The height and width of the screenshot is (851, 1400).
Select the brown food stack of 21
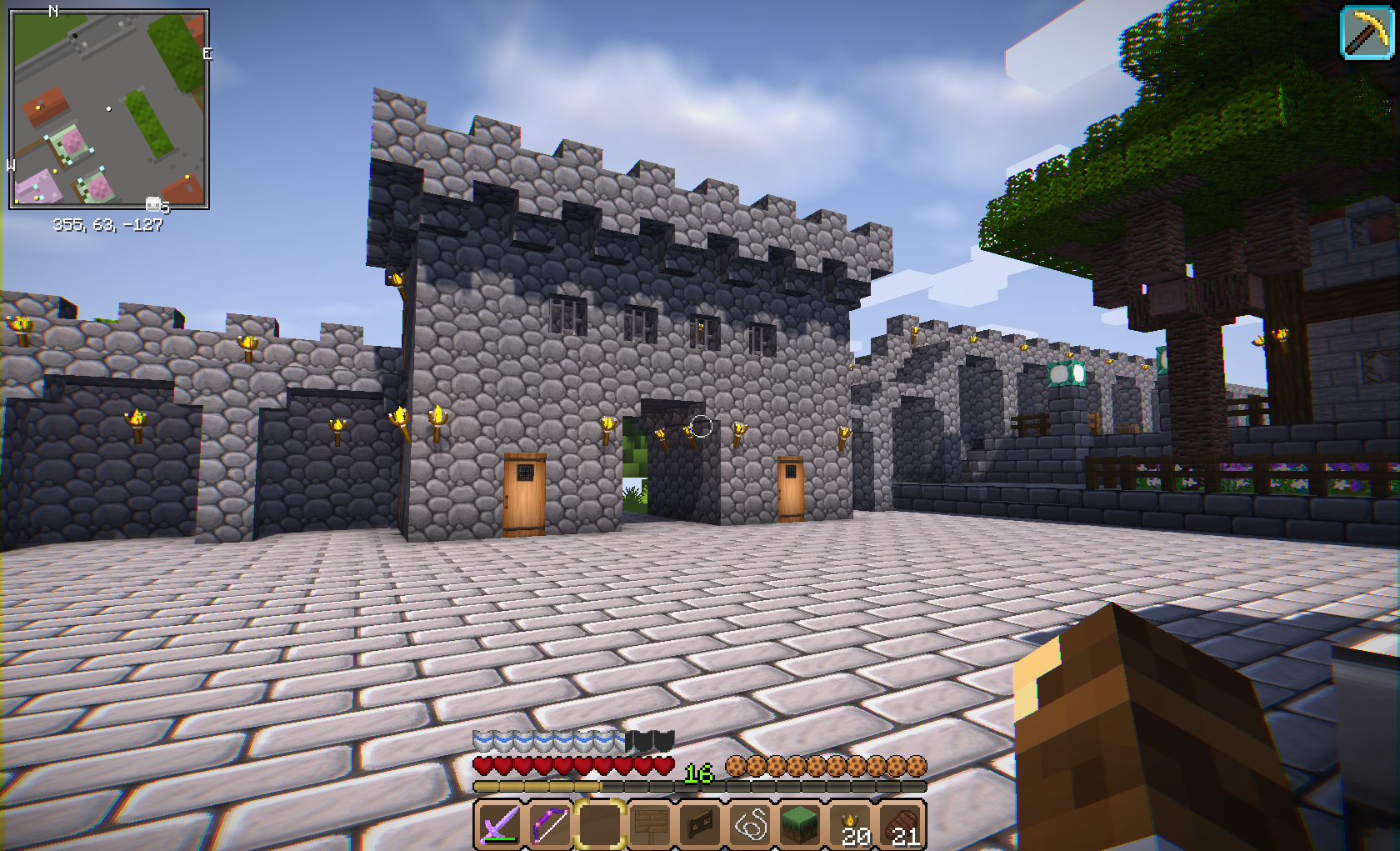902,825
